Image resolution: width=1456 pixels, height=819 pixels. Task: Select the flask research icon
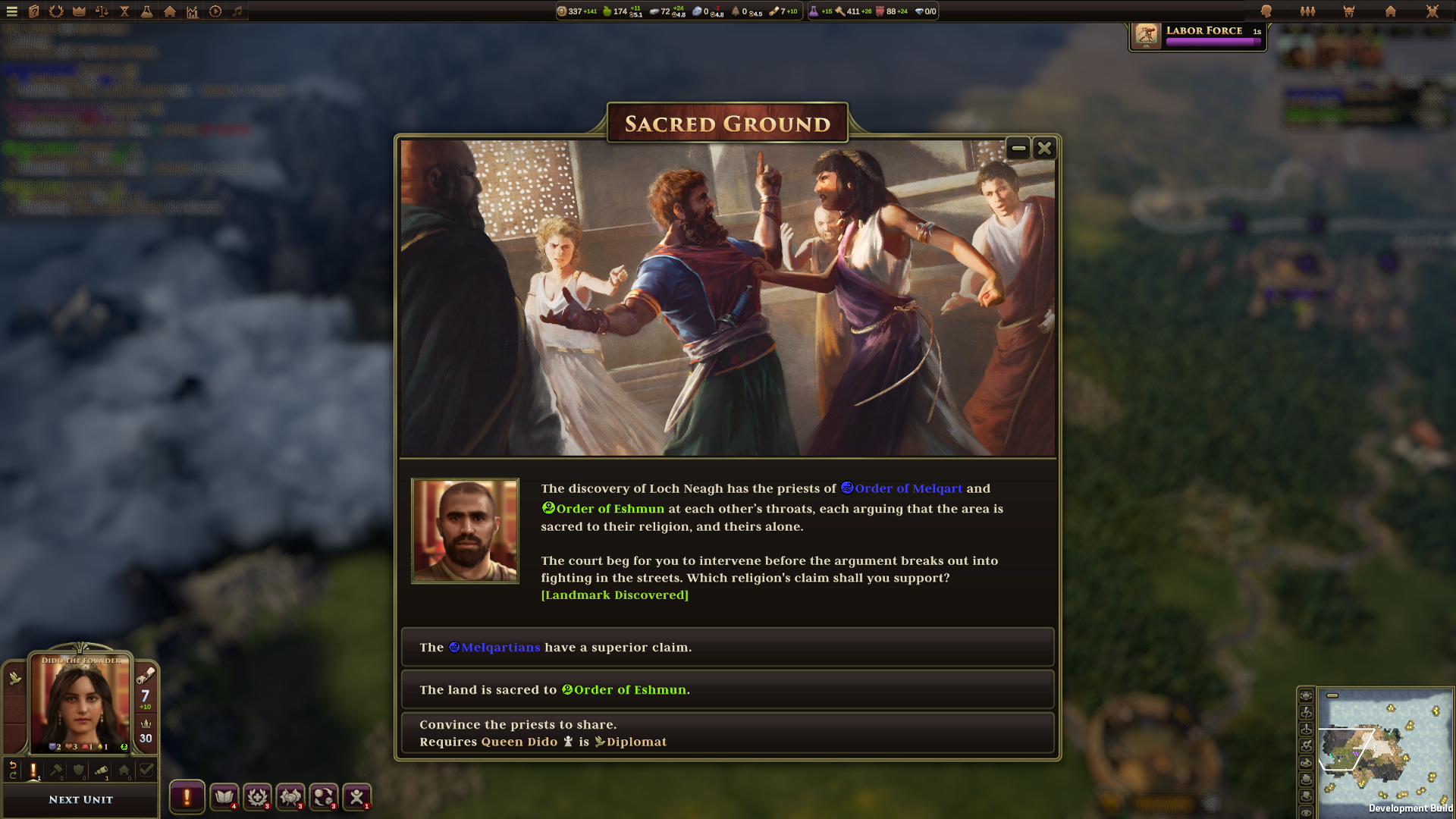146,12
